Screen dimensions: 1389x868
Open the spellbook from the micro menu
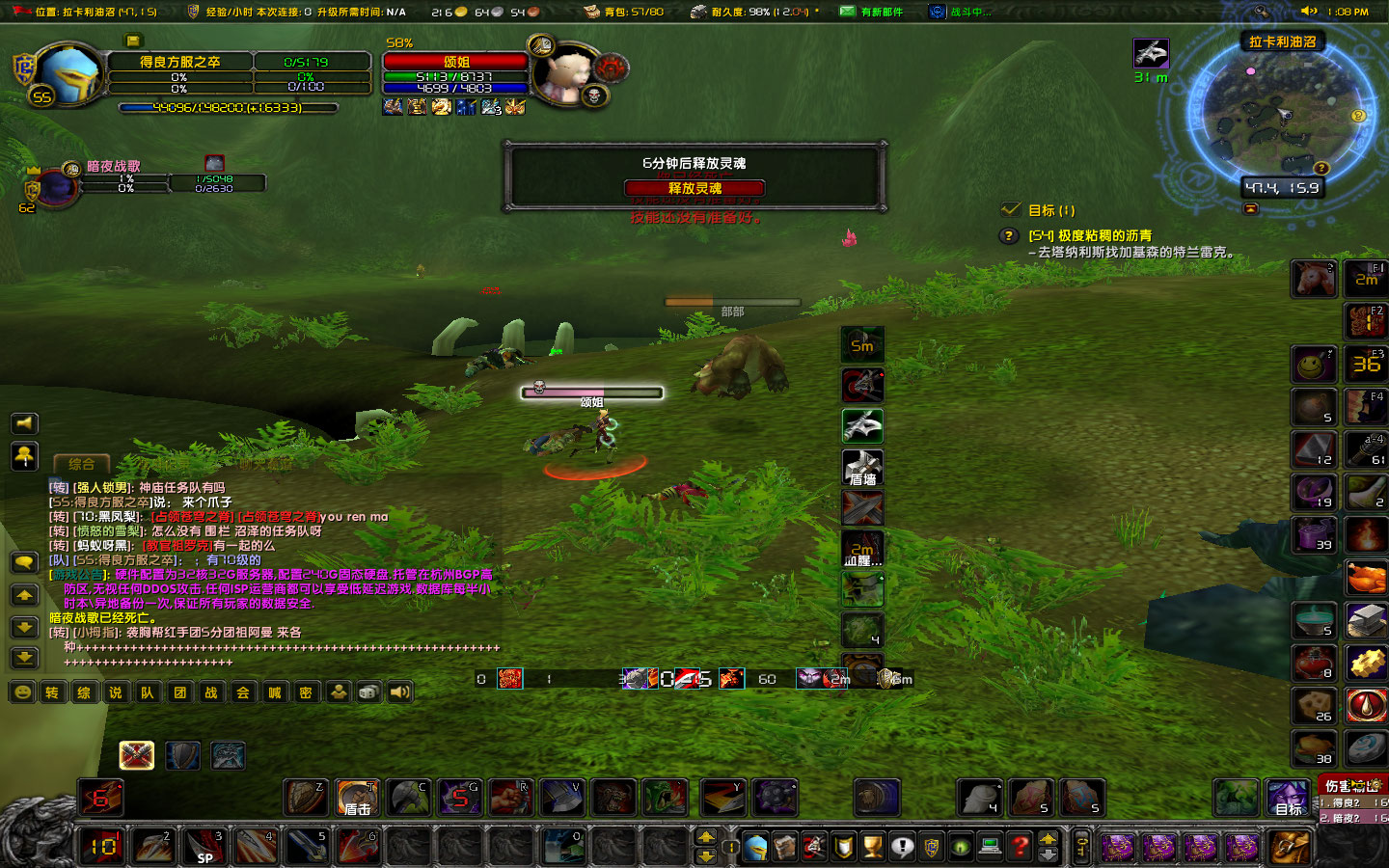click(x=786, y=845)
